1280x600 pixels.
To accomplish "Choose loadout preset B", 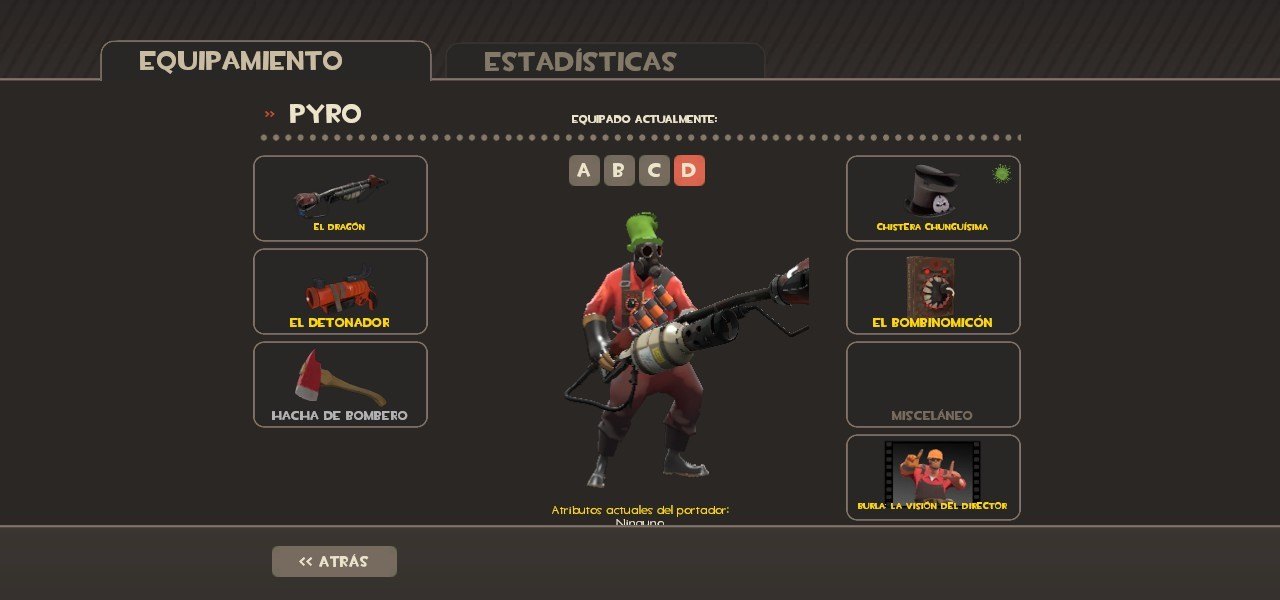I will click(x=619, y=171).
